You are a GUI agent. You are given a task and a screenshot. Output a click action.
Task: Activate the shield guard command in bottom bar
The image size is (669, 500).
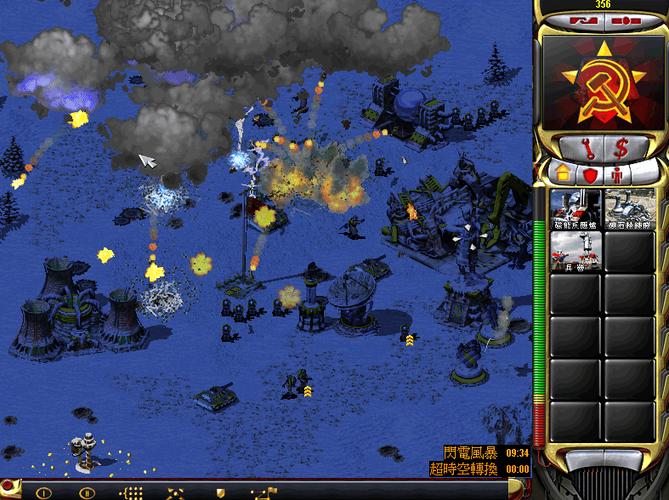pos(220,492)
